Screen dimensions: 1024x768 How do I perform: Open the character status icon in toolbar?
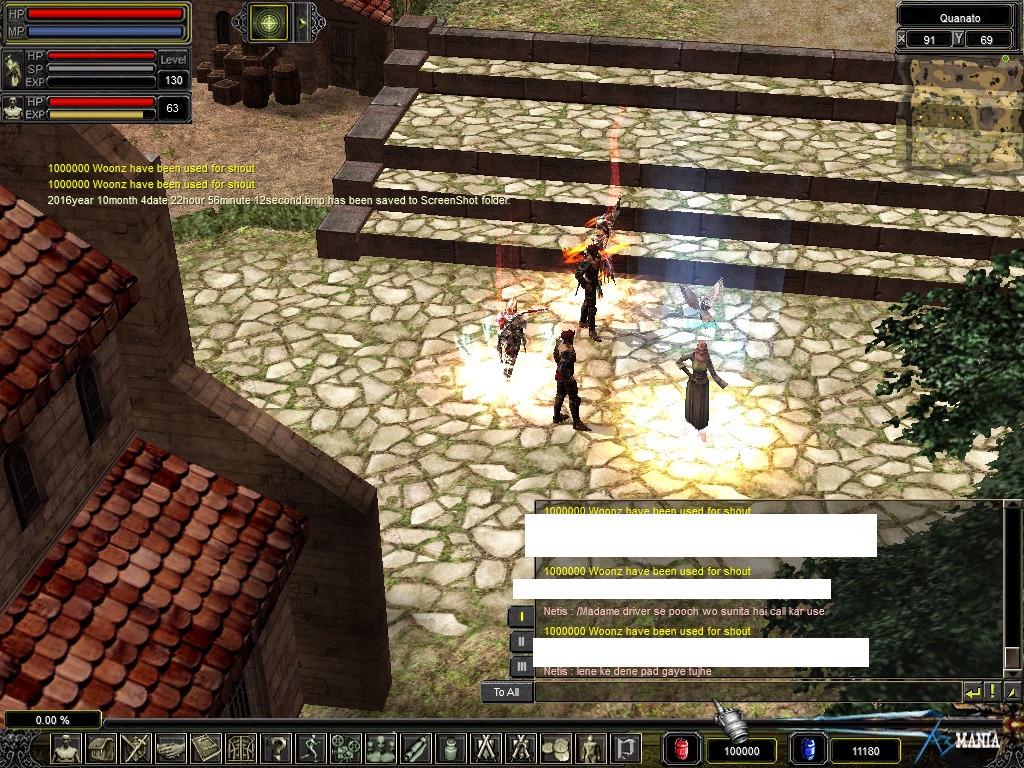click(67, 748)
